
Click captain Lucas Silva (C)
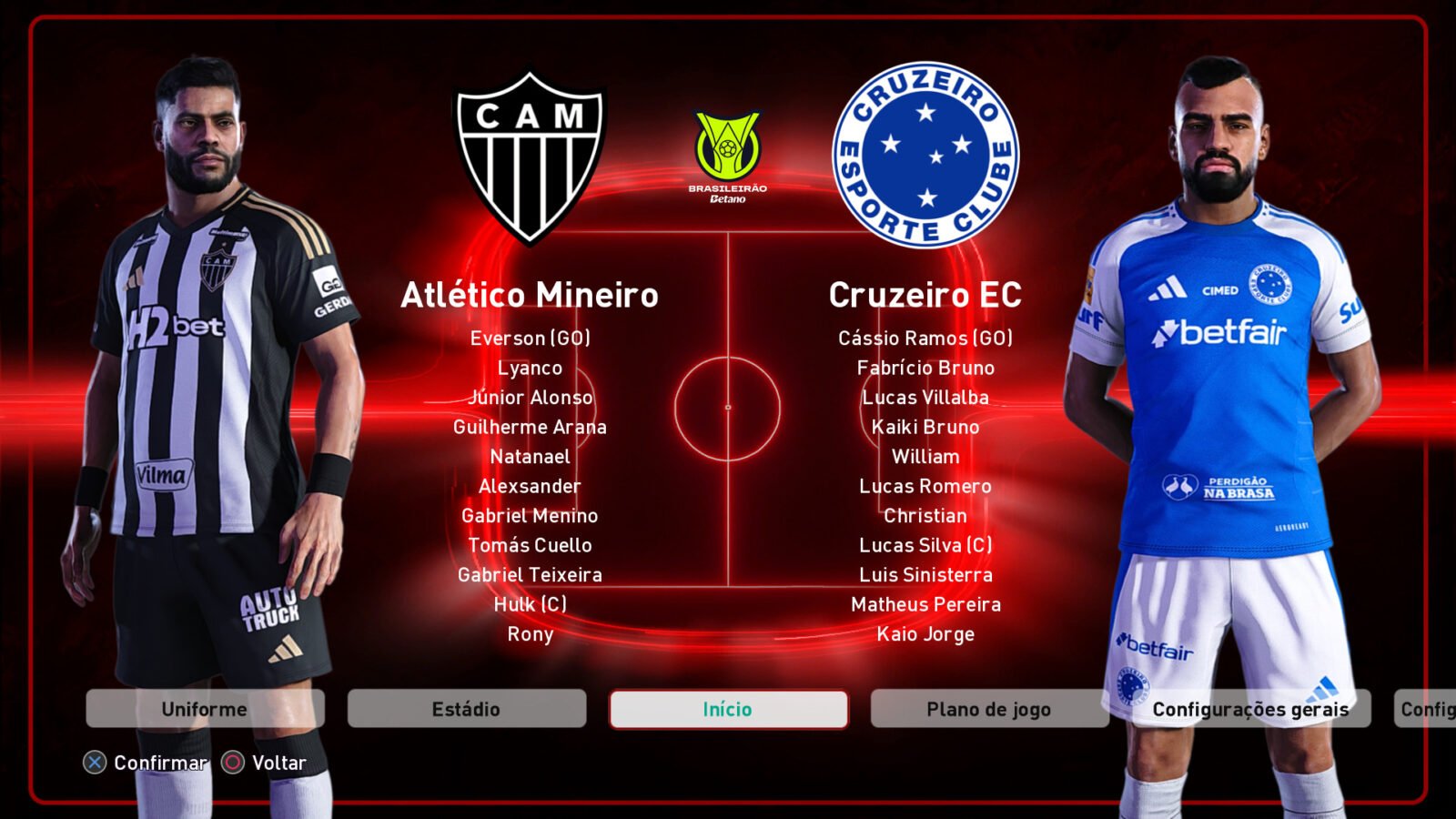[x=926, y=545]
